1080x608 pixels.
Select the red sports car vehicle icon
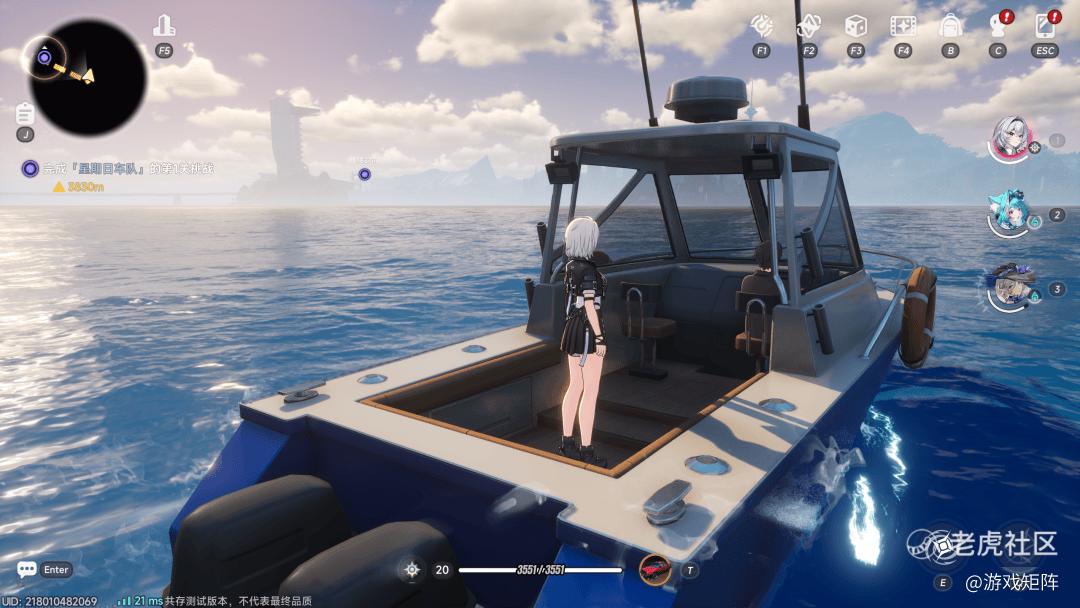pos(655,569)
